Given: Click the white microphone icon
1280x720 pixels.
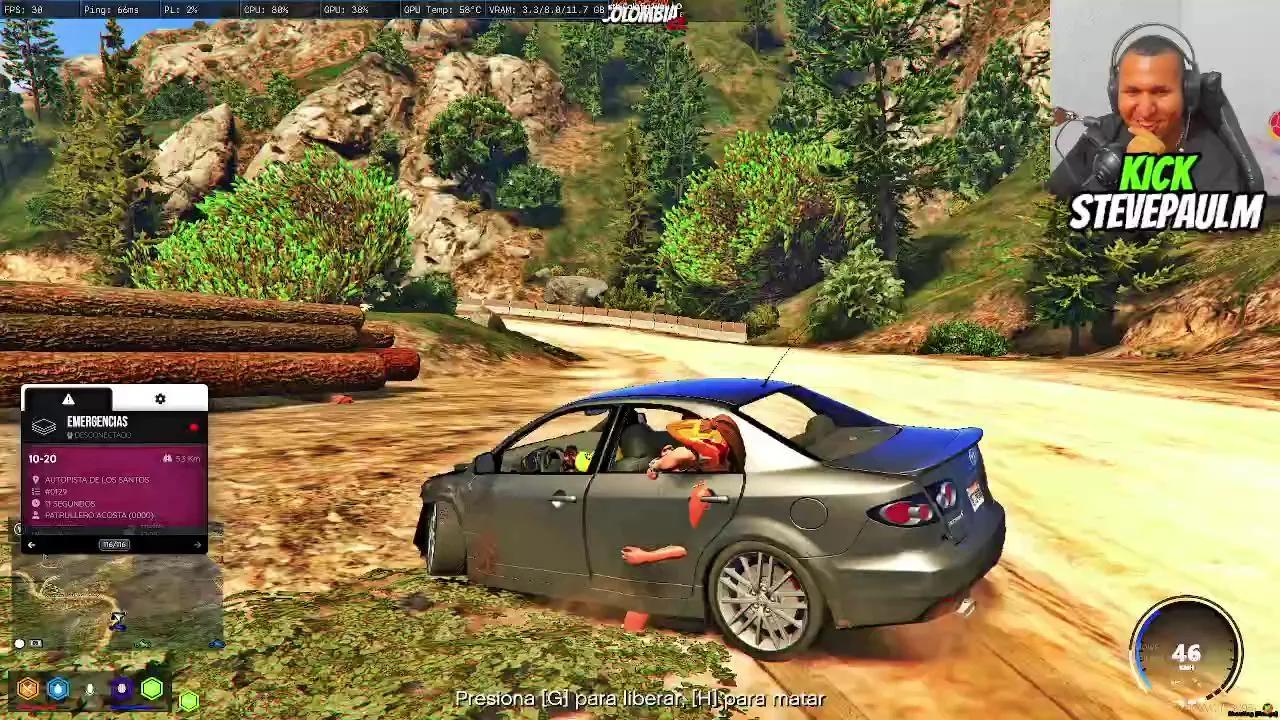Looking at the screenshot, I should (88, 689).
